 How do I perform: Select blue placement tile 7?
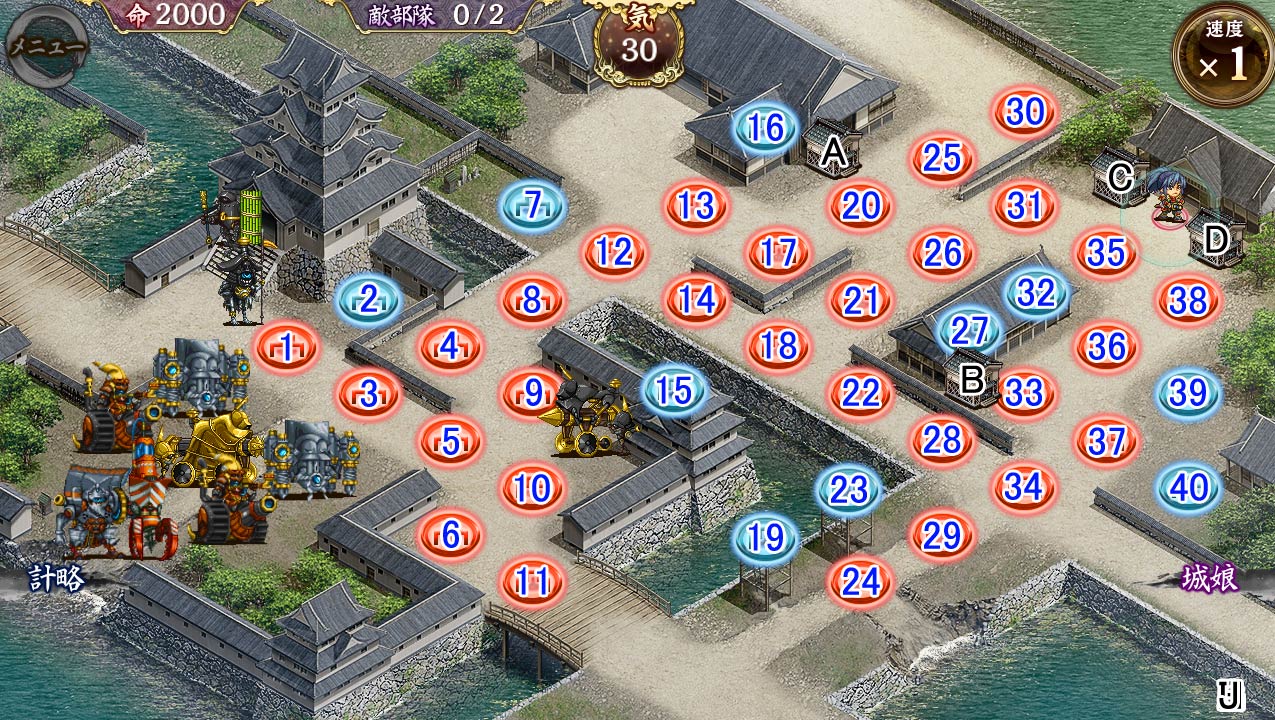point(532,206)
